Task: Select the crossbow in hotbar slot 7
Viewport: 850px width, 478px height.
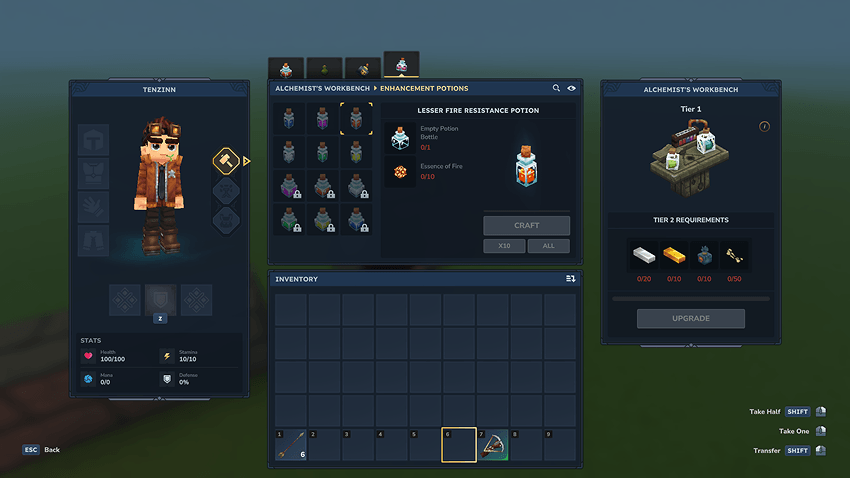Action: pyautogui.click(x=493, y=446)
